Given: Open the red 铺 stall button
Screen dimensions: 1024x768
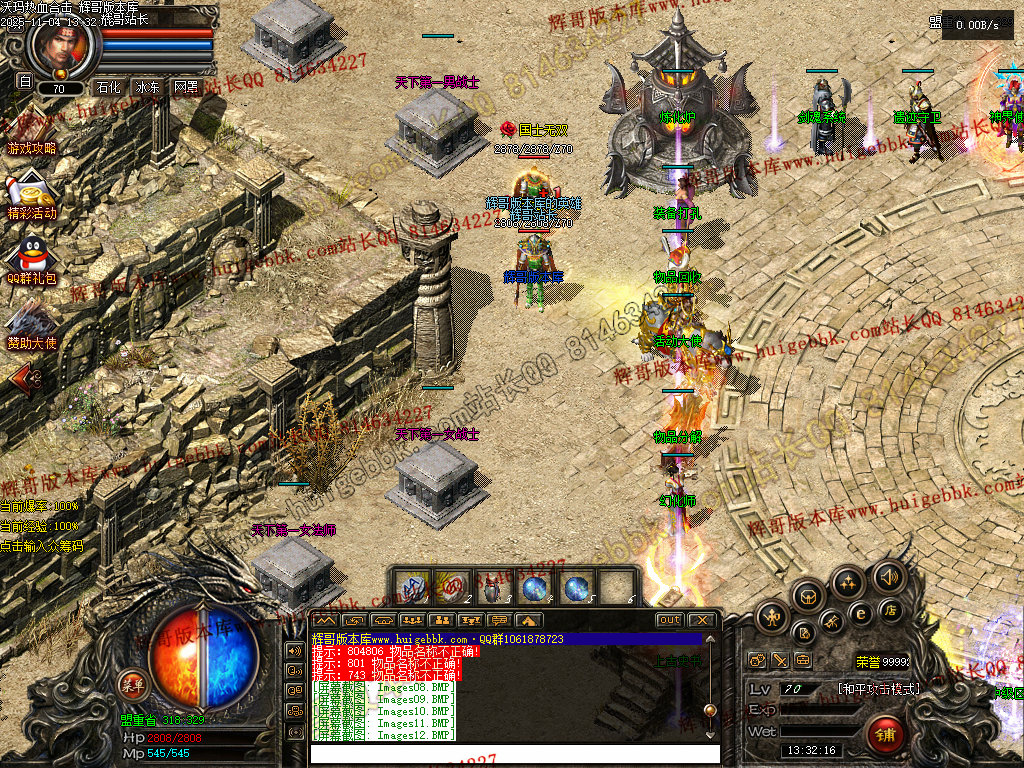Looking at the screenshot, I should (x=884, y=736).
